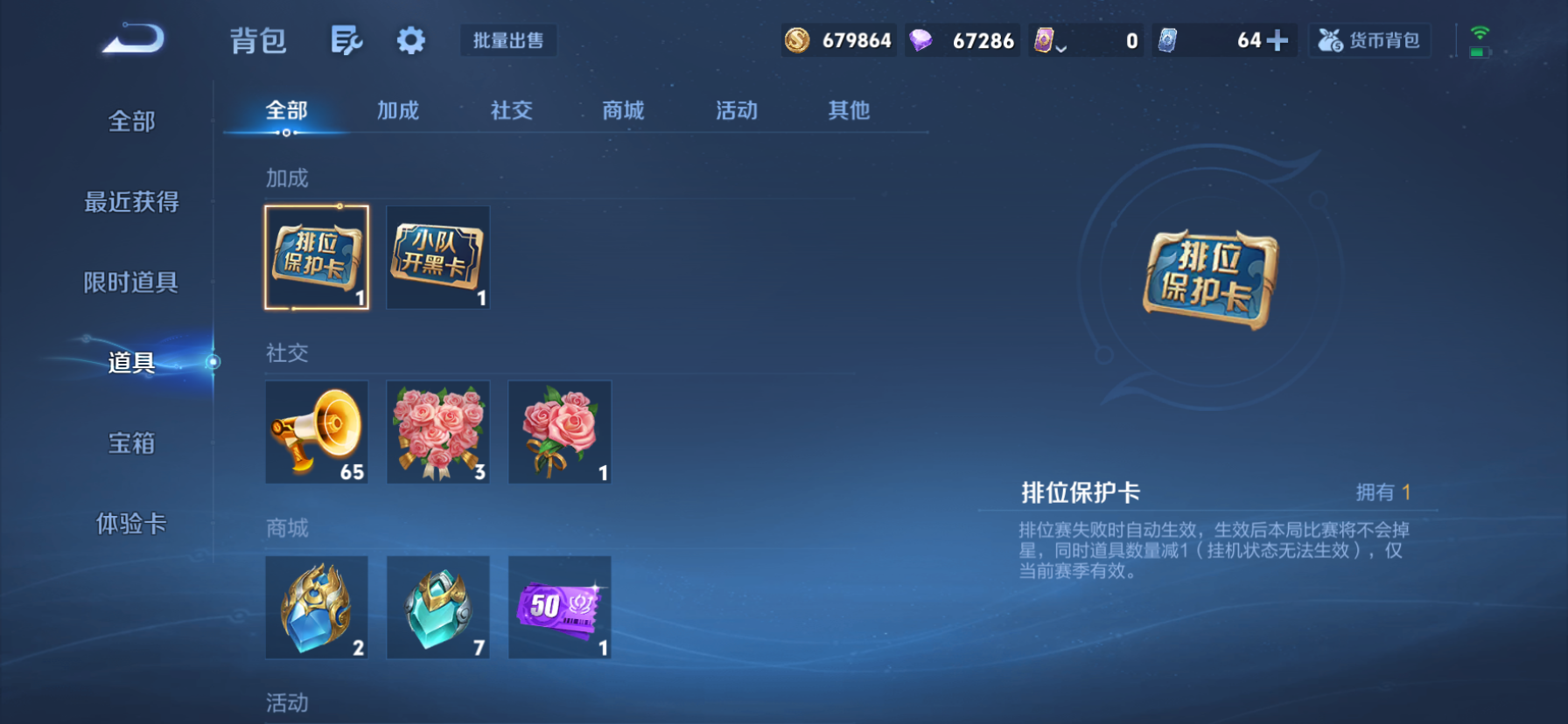The image size is (1568, 724).
Task: Click the purple diamond currency icon
Action: [921, 39]
